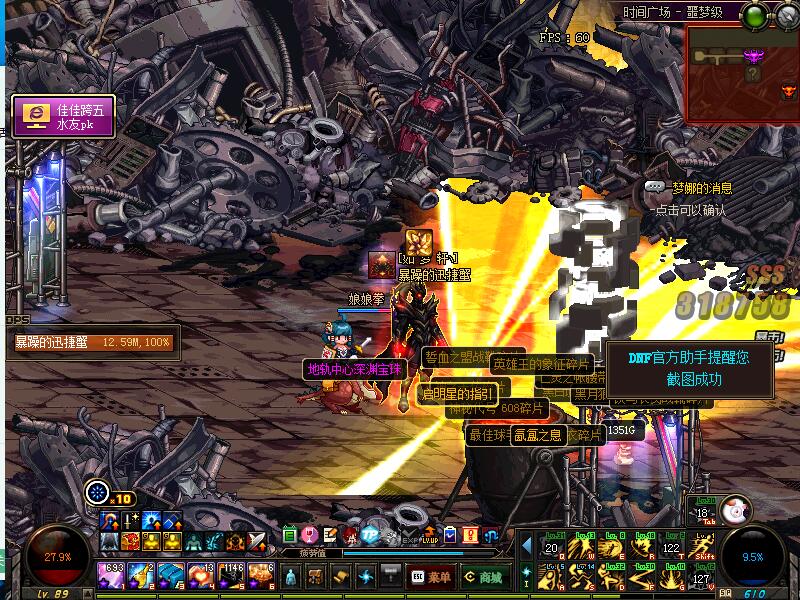Click the green orb button by the dungeon name
This screenshot has width=800, height=600.
(756, 14)
